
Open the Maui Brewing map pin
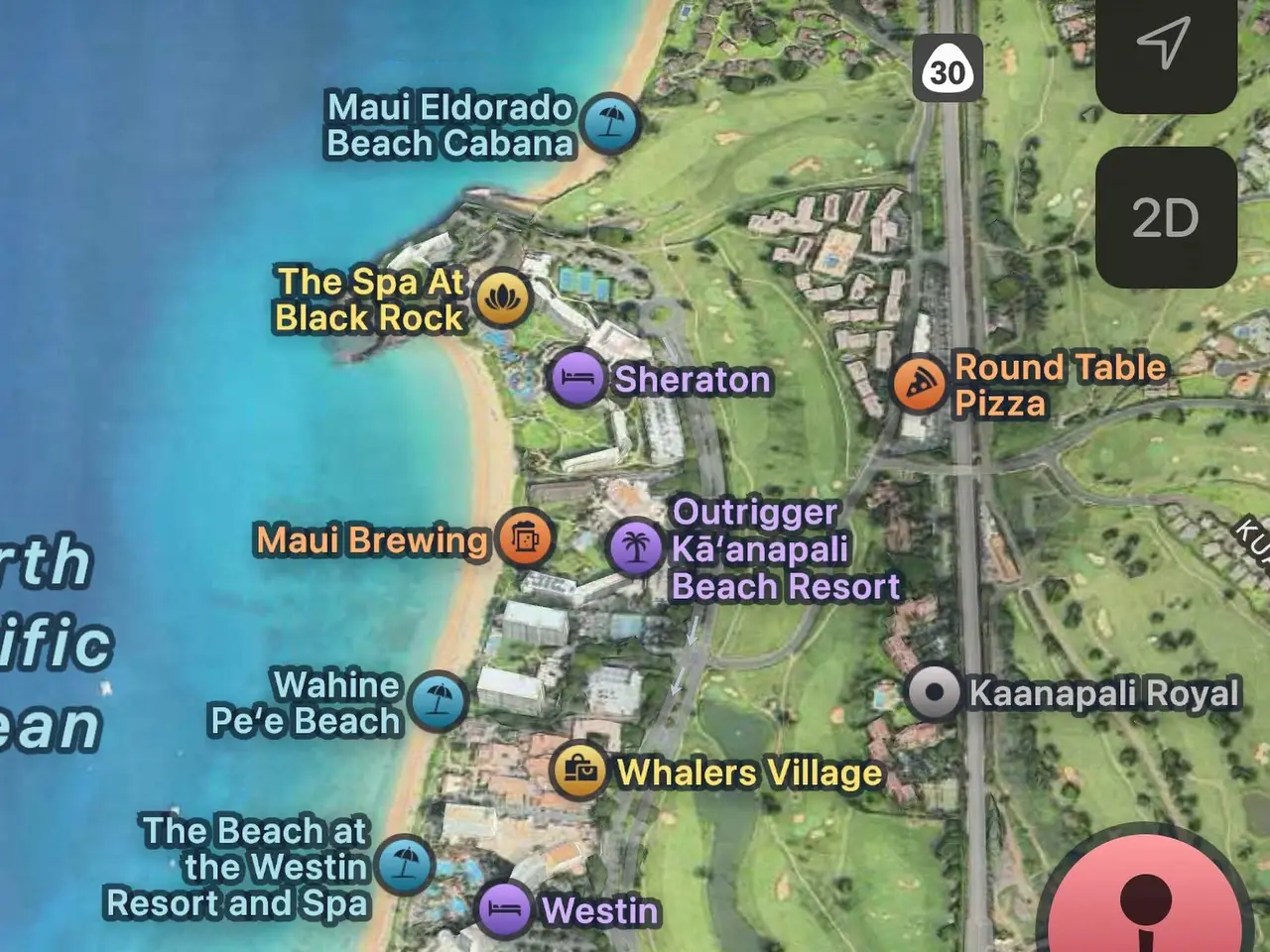525,538
